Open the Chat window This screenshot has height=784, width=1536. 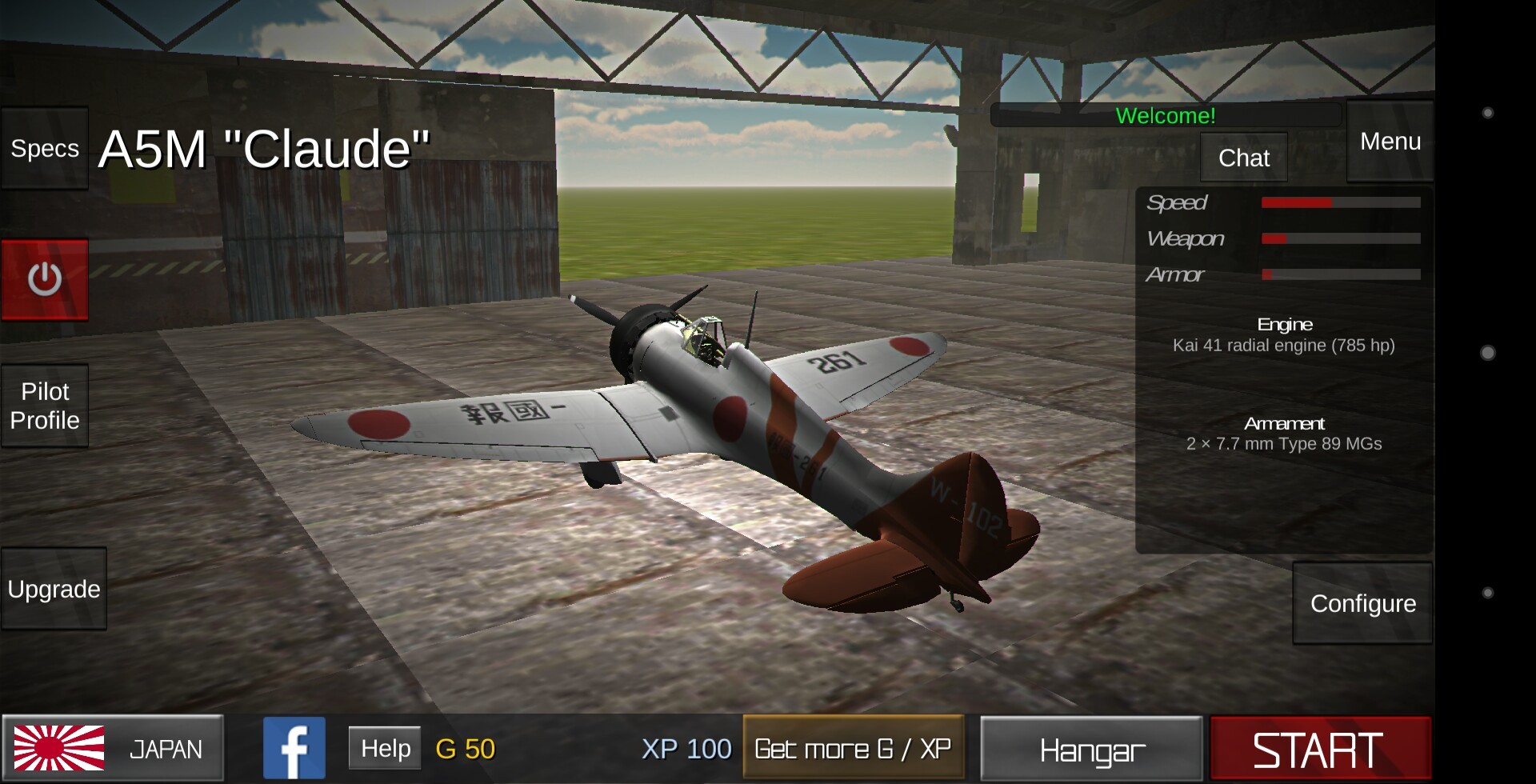coord(1243,158)
